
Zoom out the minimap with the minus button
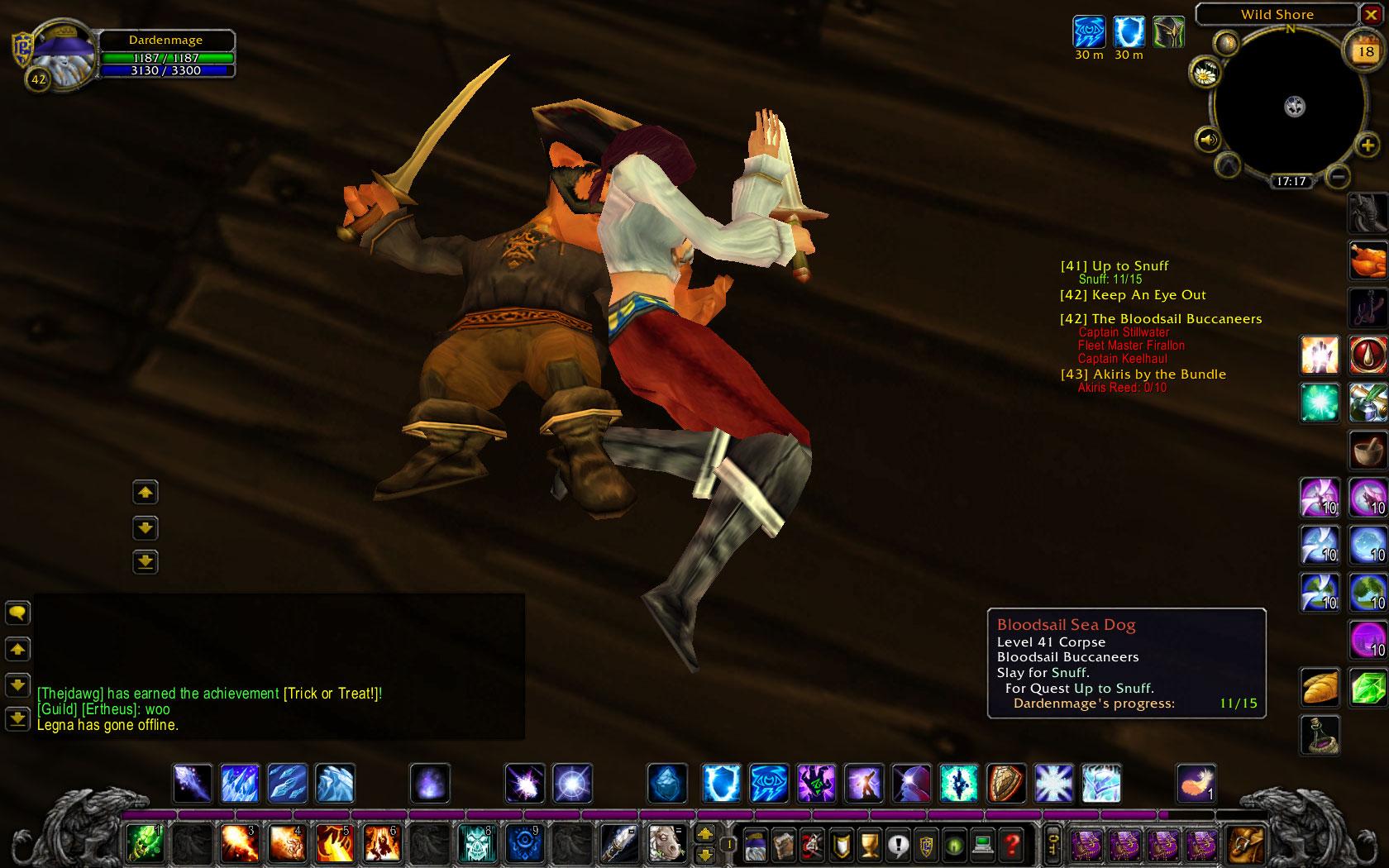[x=1338, y=175]
